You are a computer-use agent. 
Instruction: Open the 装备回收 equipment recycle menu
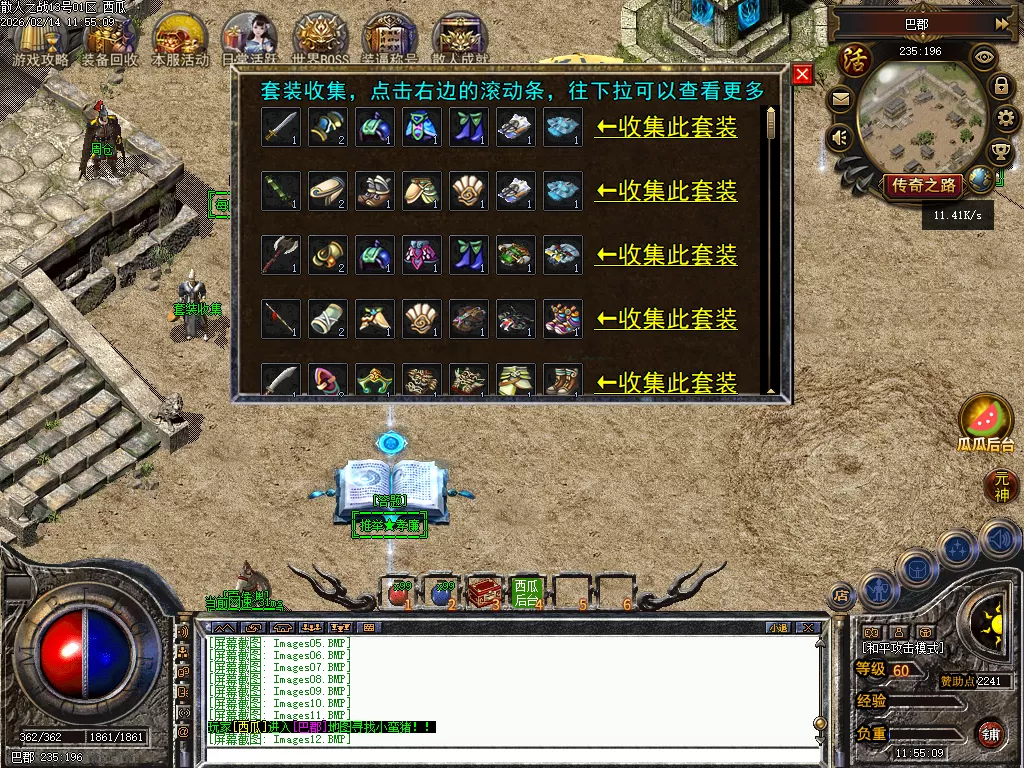click(110, 38)
